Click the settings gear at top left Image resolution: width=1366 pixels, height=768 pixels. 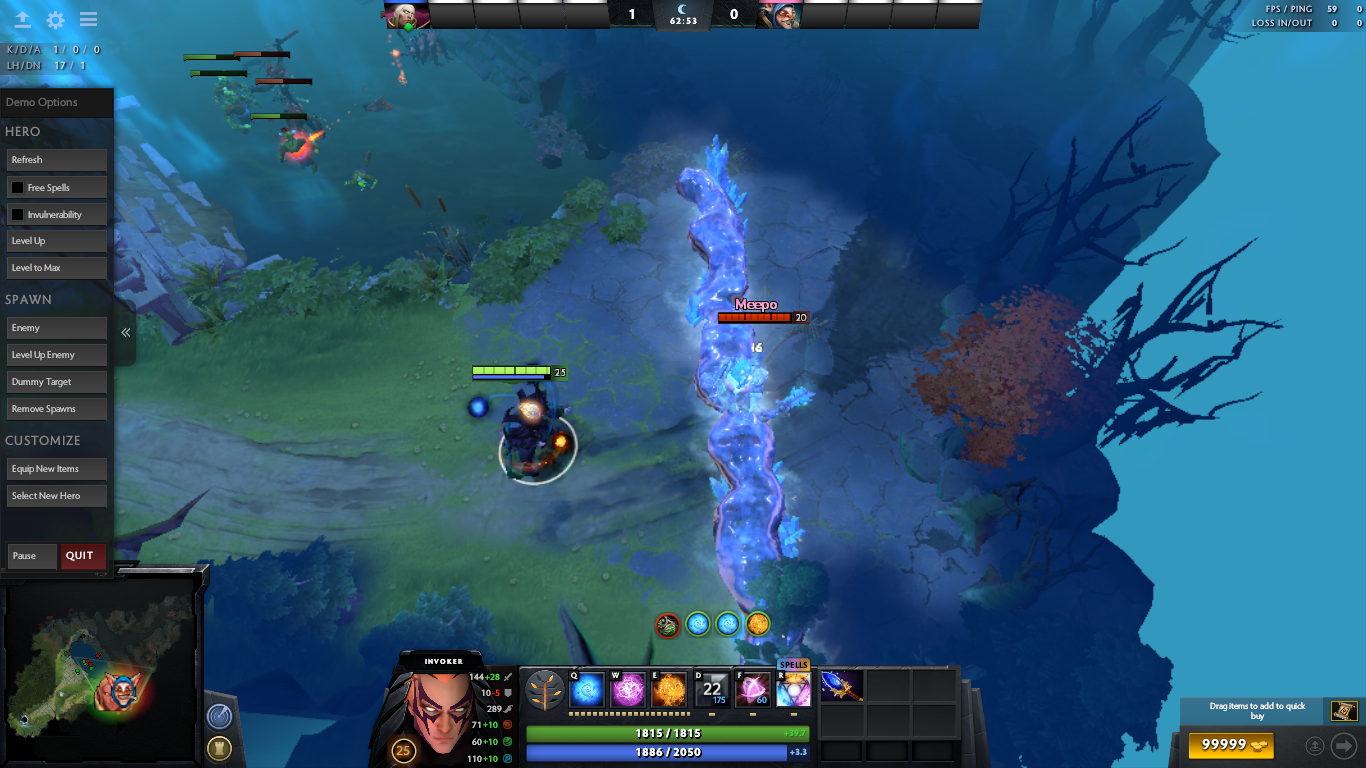click(x=56, y=19)
